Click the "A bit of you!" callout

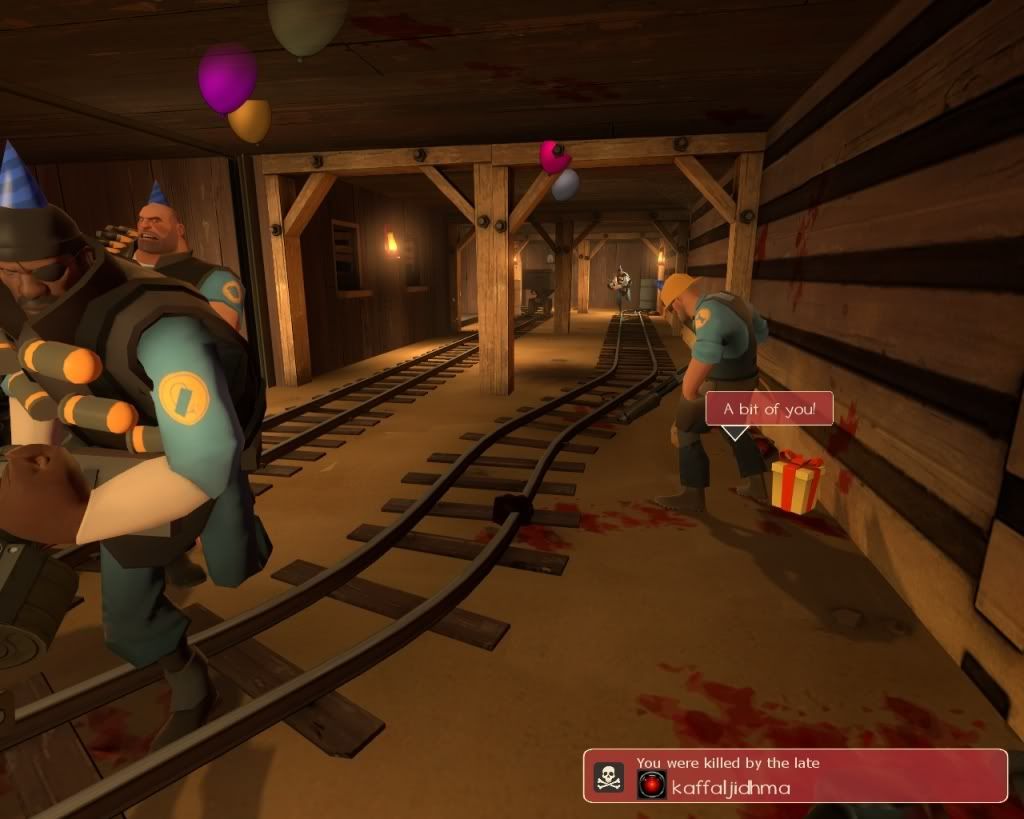tap(769, 408)
